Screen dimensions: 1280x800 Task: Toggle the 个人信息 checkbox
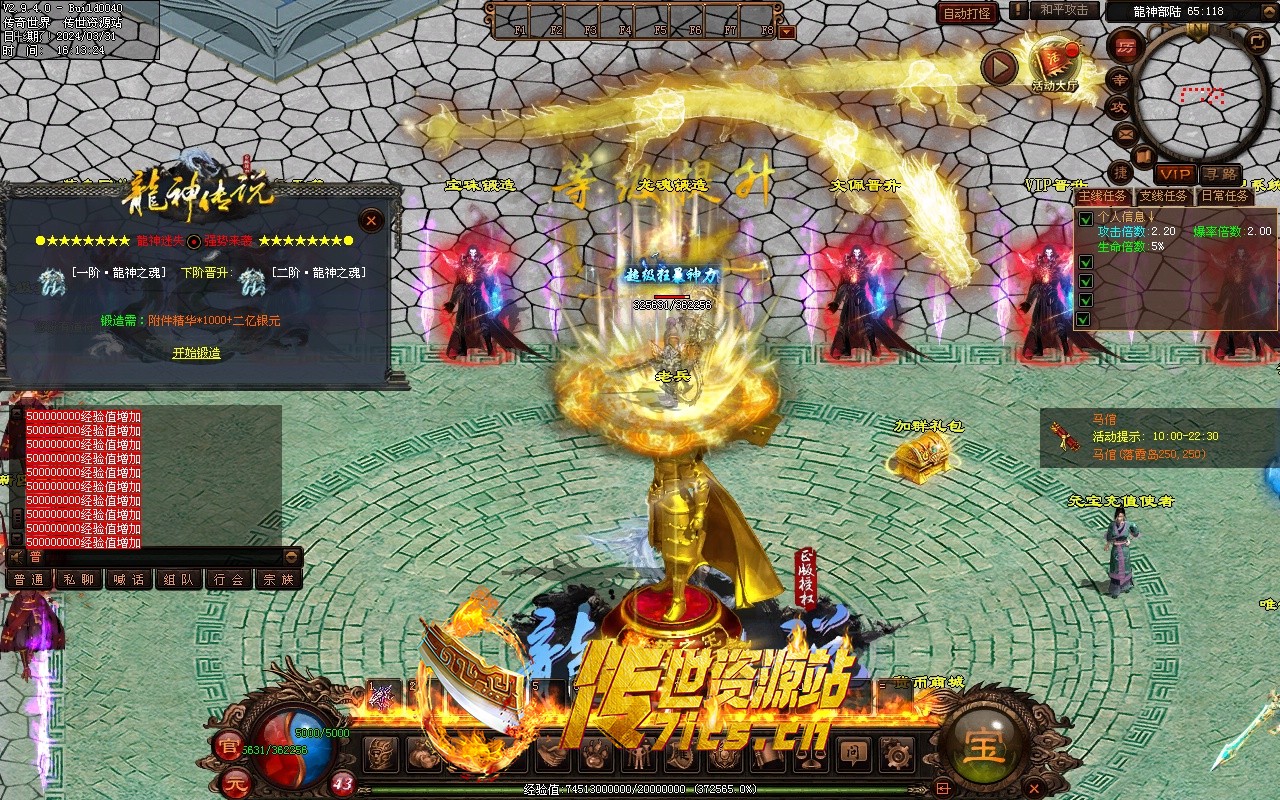tap(1085, 219)
